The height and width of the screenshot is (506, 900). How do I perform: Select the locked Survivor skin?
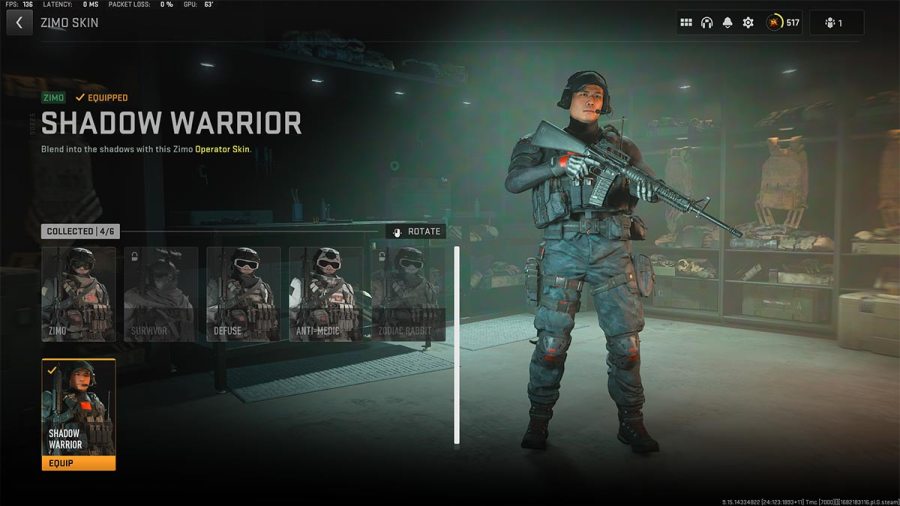point(161,294)
